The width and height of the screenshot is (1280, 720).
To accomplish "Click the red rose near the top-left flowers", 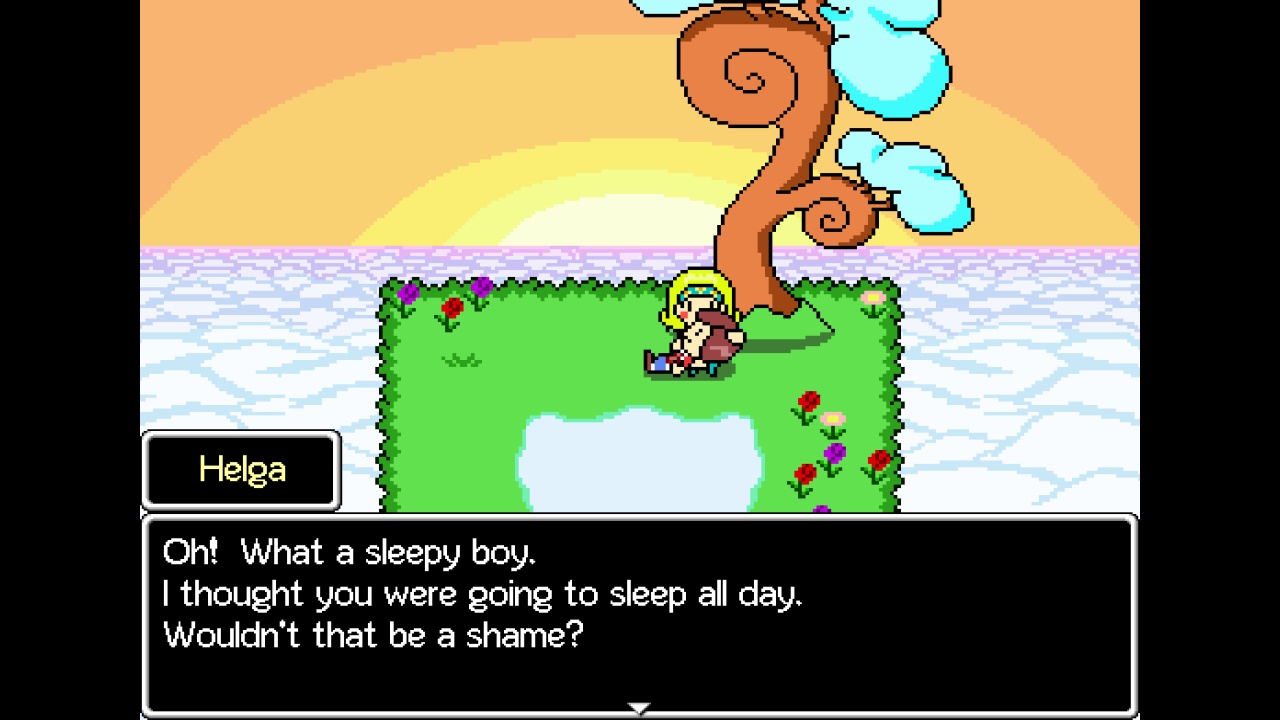I will (x=452, y=305).
